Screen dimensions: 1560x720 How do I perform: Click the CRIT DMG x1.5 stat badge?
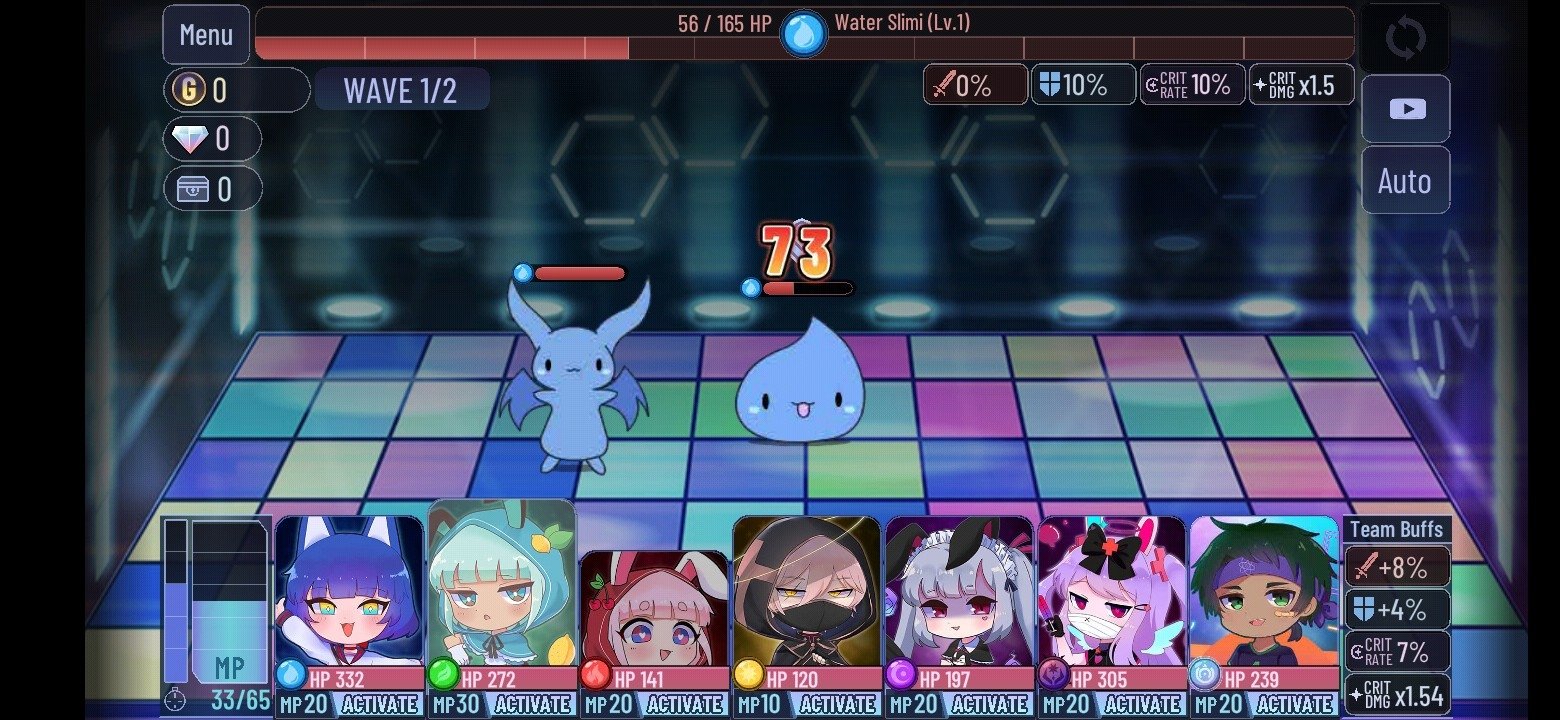1301,84
